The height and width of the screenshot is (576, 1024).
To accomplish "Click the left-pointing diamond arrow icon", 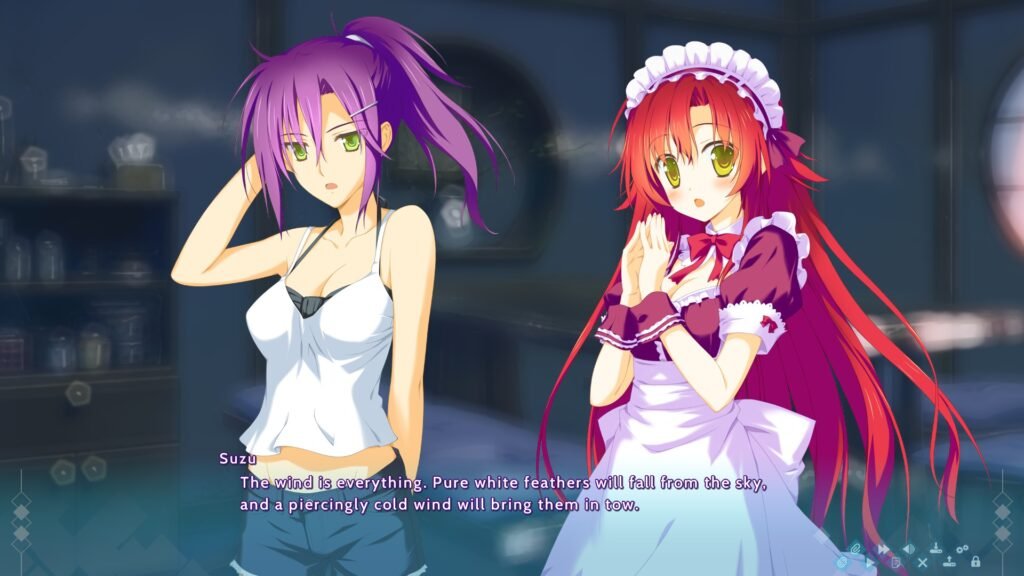I will (x=908, y=549).
